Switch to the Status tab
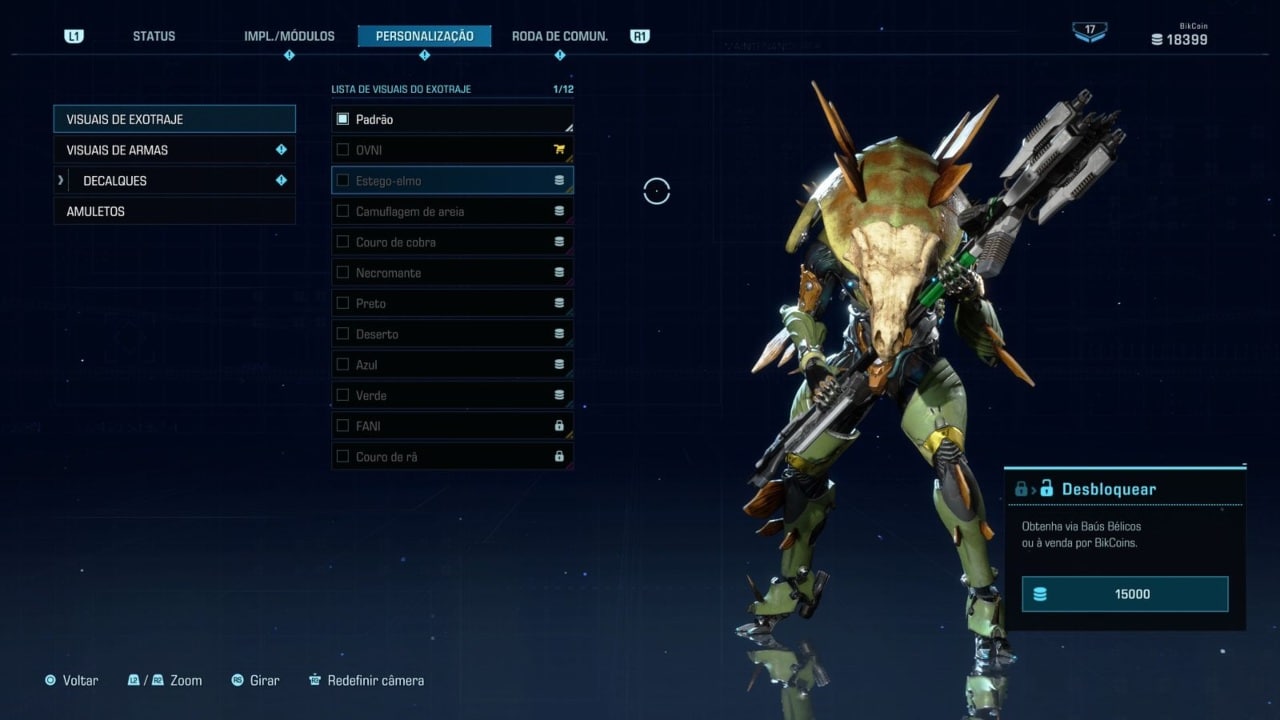1280x720 pixels. 154,36
